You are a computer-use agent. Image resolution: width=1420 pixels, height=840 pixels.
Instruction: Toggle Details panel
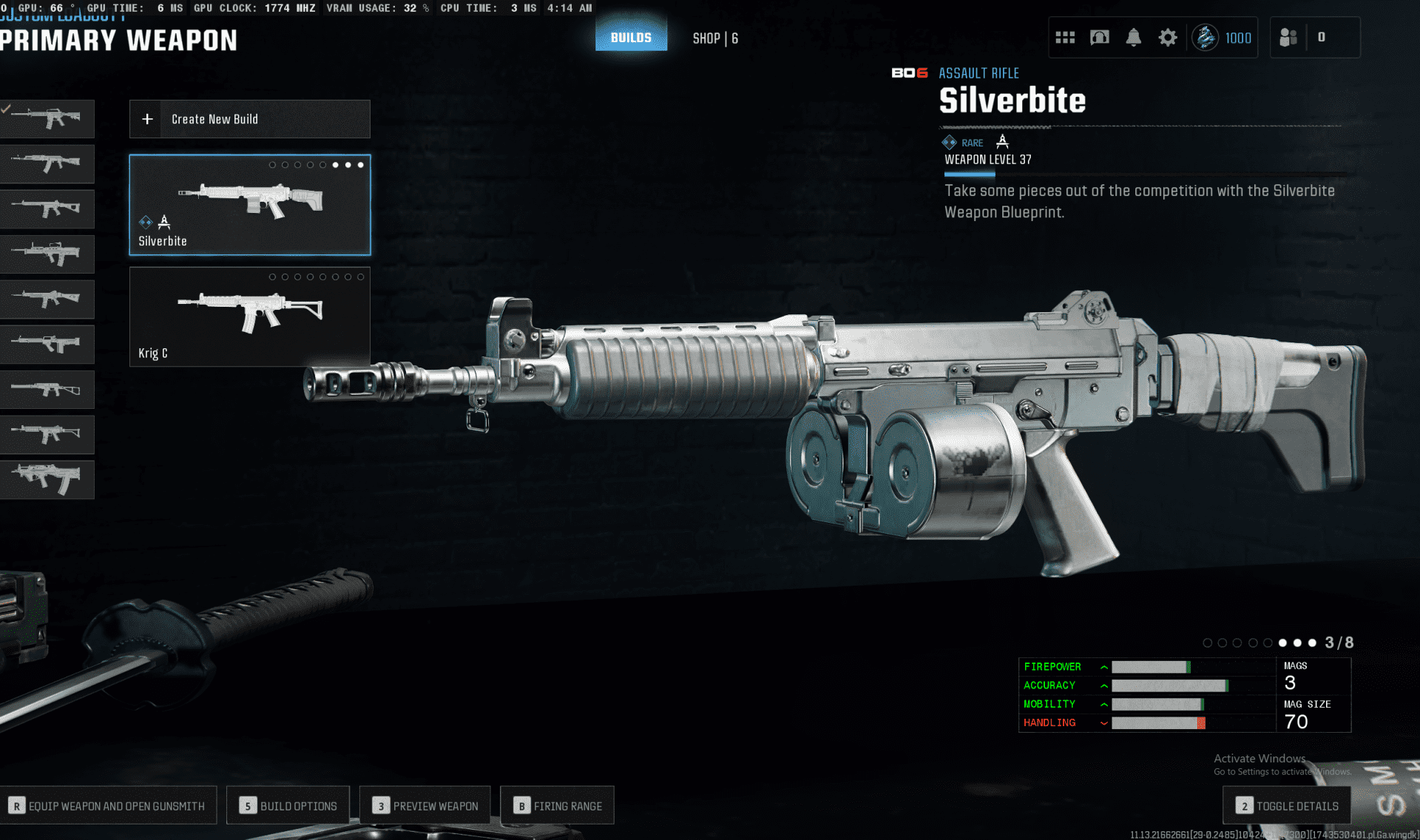pos(1288,805)
